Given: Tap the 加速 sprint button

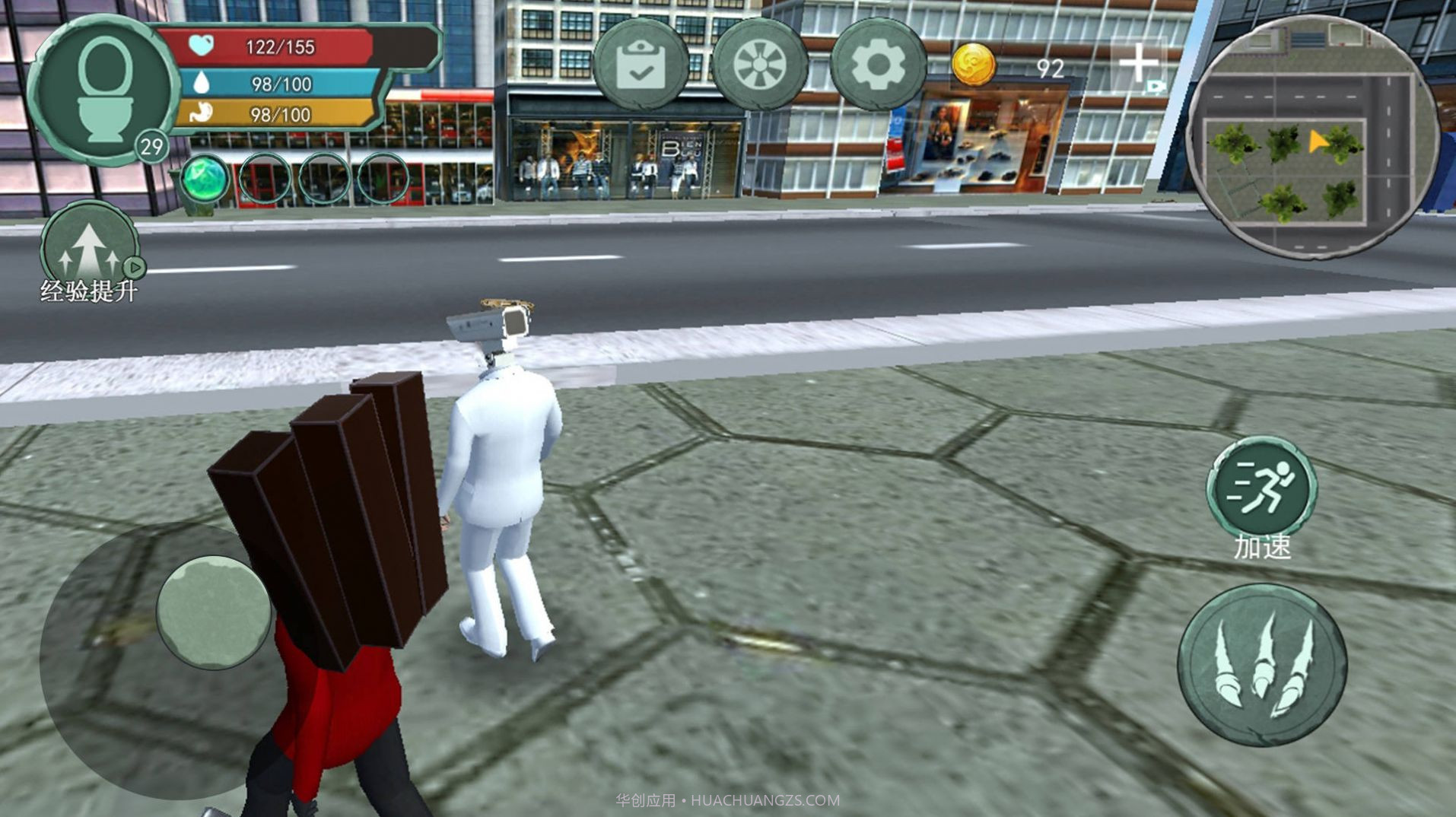Looking at the screenshot, I should (x=1262, y=489).
